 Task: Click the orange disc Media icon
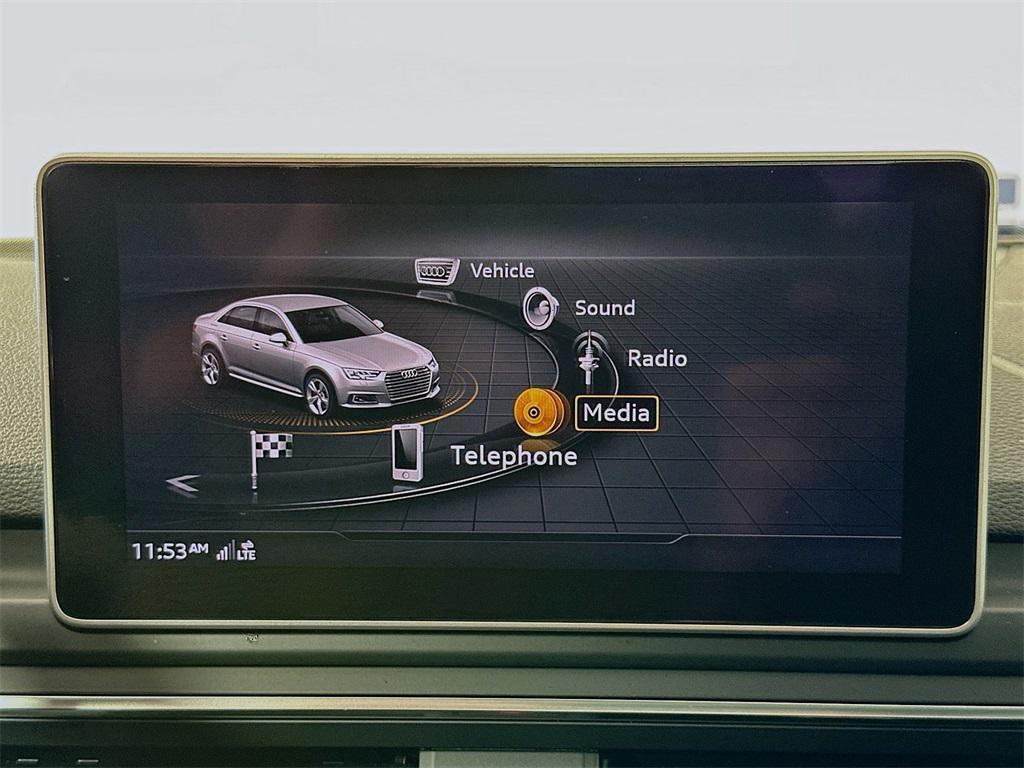(540, 412)
